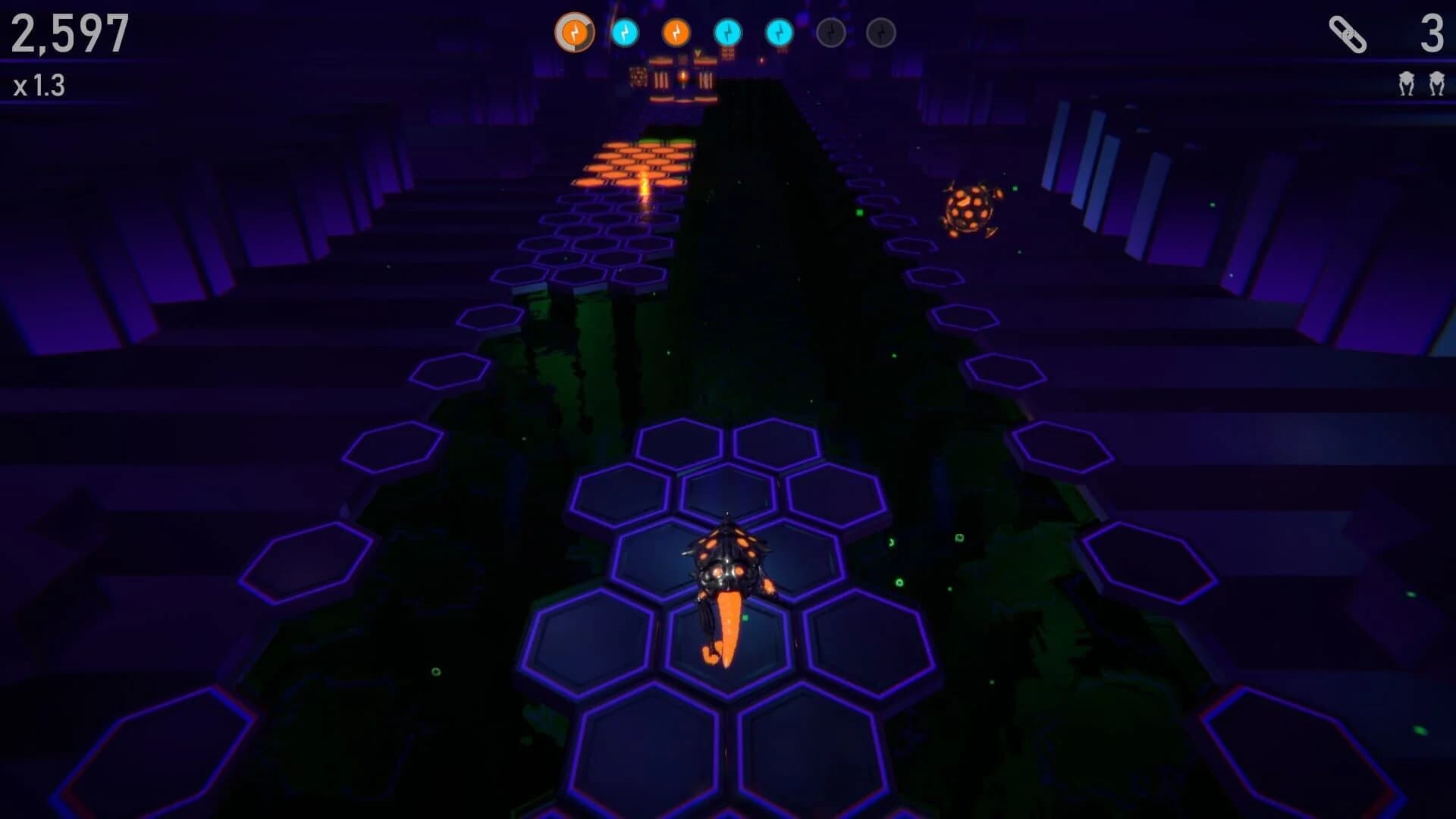Click the last darkened lightning slot
1456x819 pixels.
(880, 33)
